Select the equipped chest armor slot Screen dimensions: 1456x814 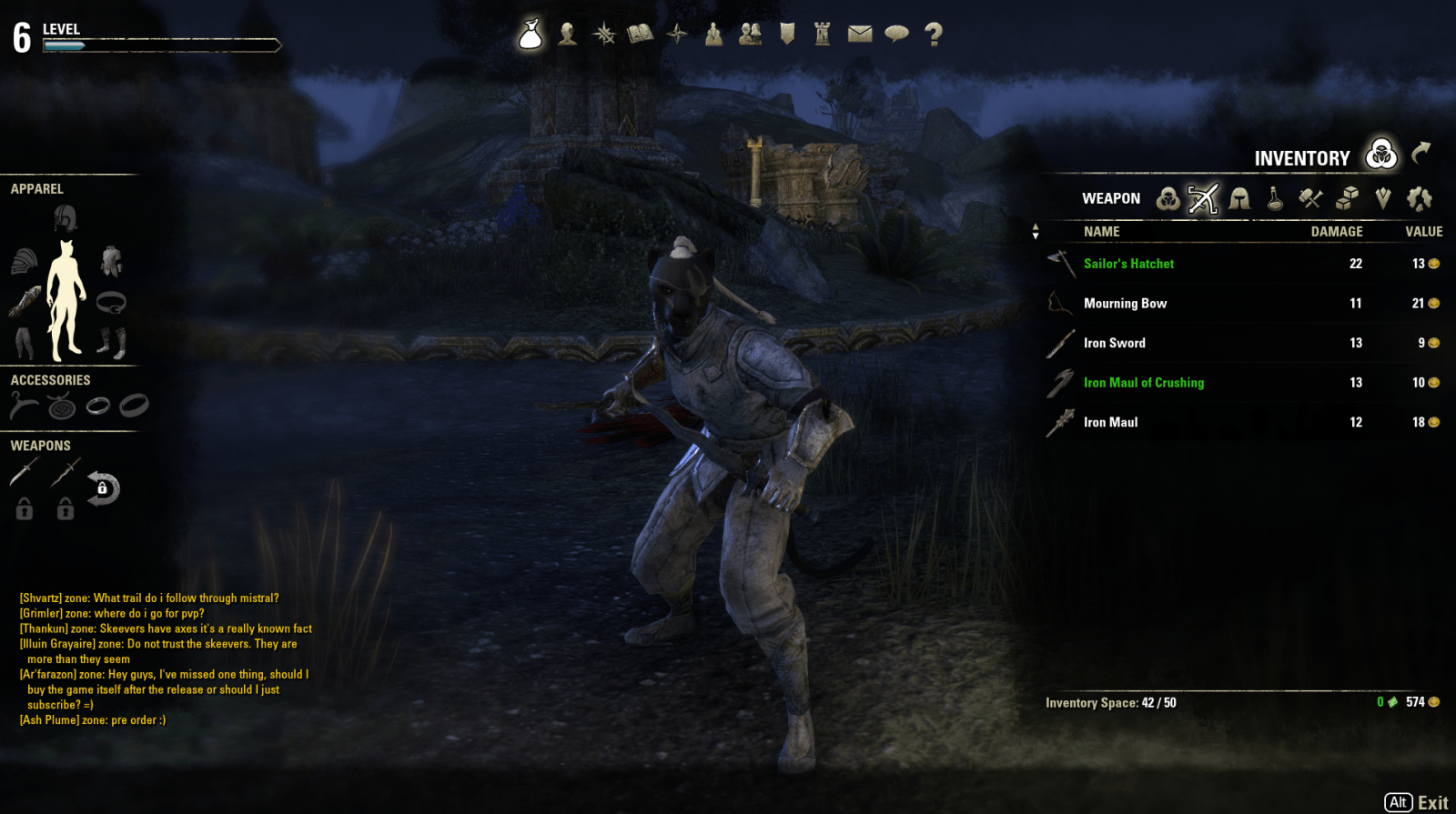point(111,262)
